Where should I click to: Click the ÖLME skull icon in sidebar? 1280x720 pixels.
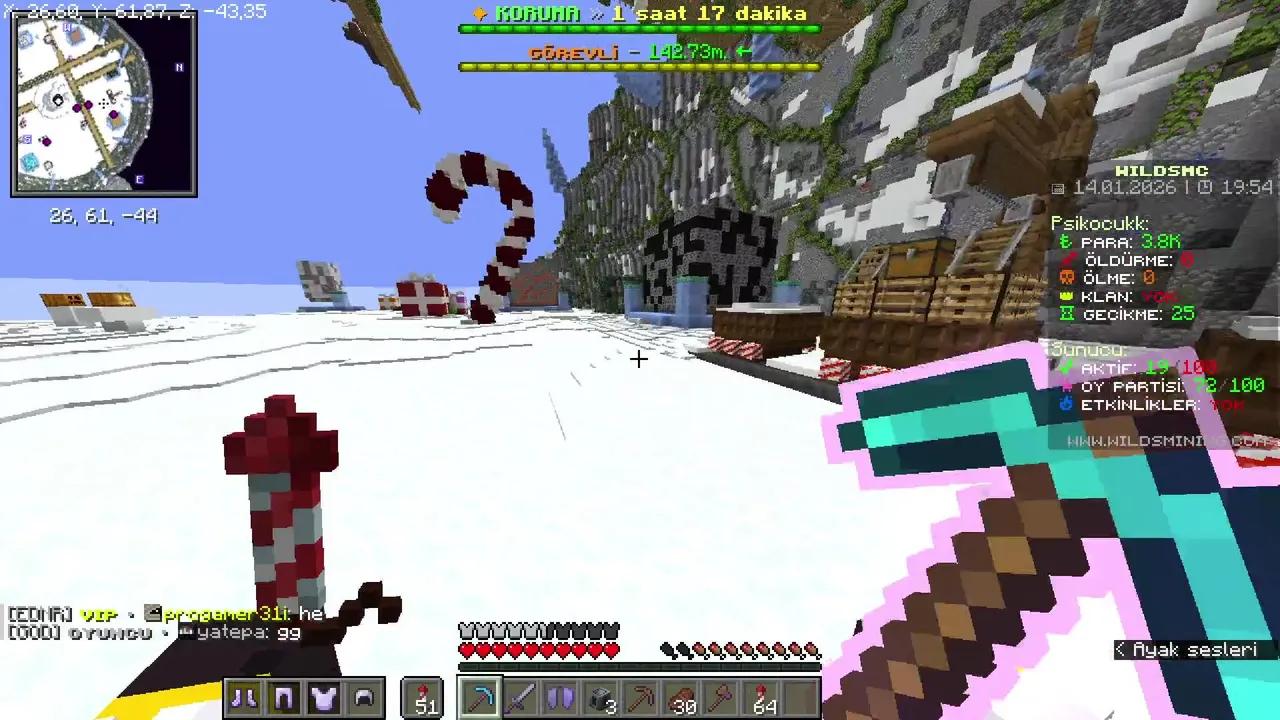click(1069, 278)
